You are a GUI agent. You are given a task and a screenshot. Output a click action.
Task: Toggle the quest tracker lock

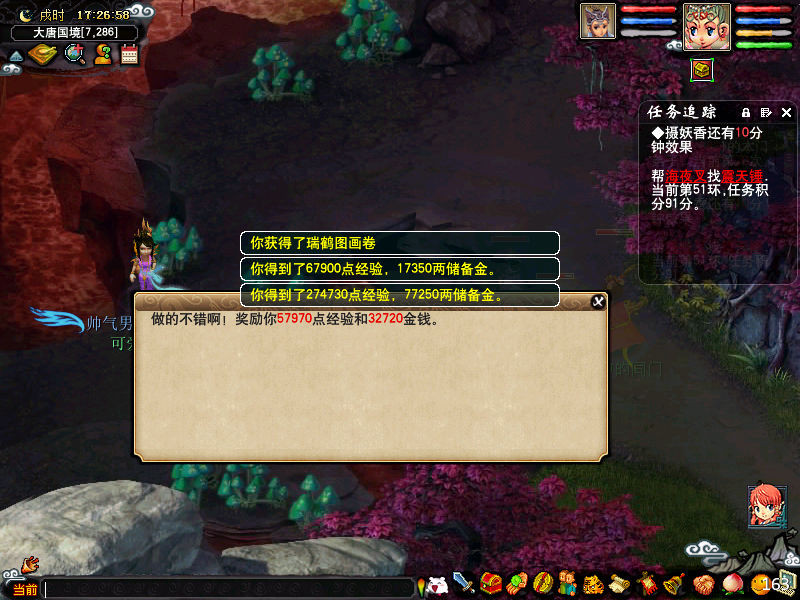pos(745,112)
